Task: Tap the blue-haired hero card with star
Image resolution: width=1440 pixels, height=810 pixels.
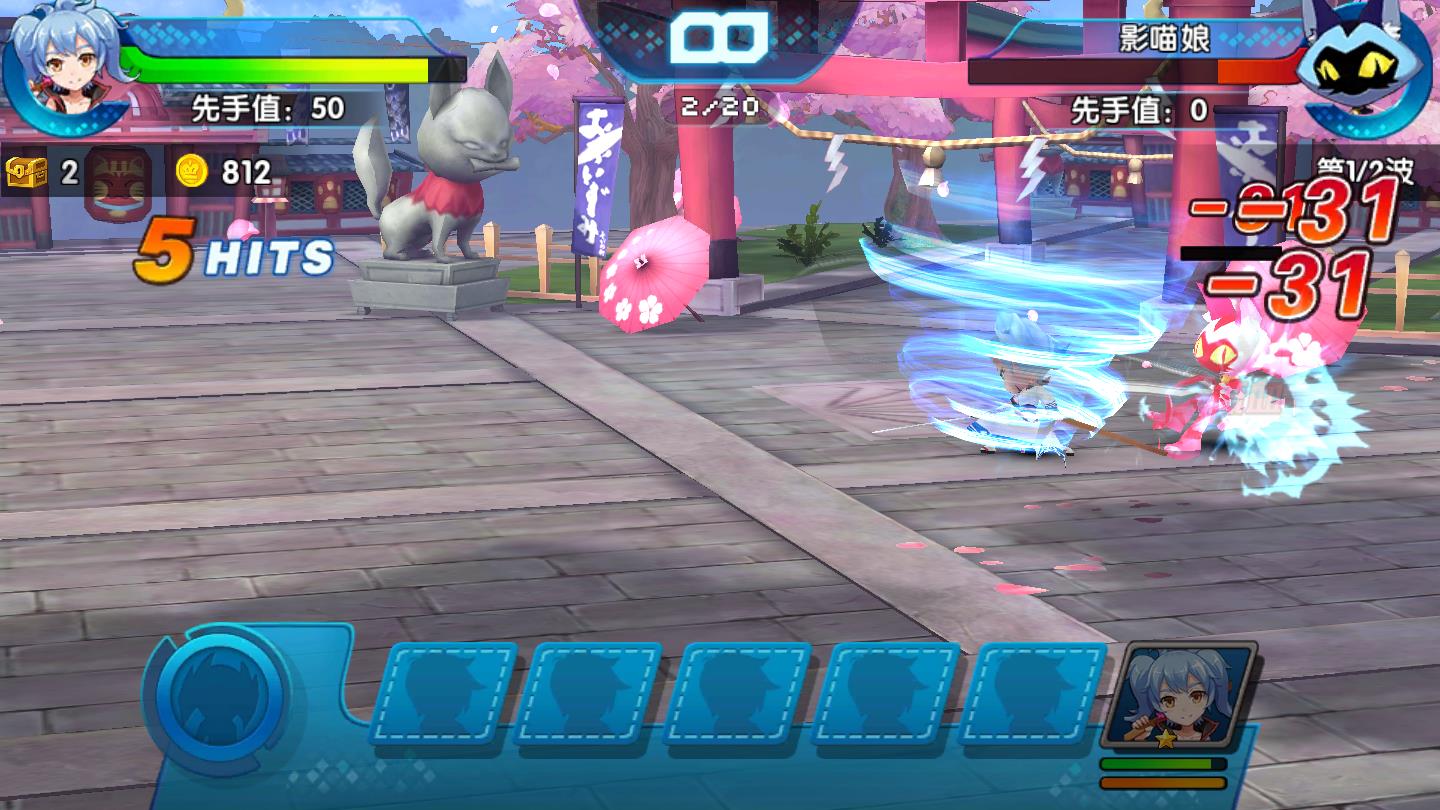Action: 1180,697
